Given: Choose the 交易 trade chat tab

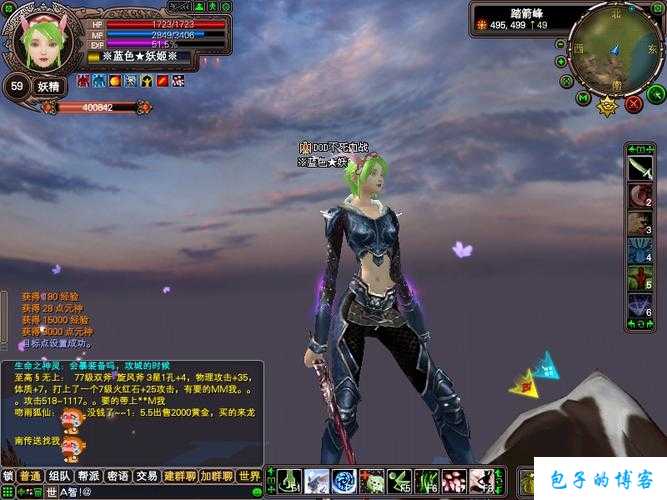Looking at the screenshot, I should 148,476.
